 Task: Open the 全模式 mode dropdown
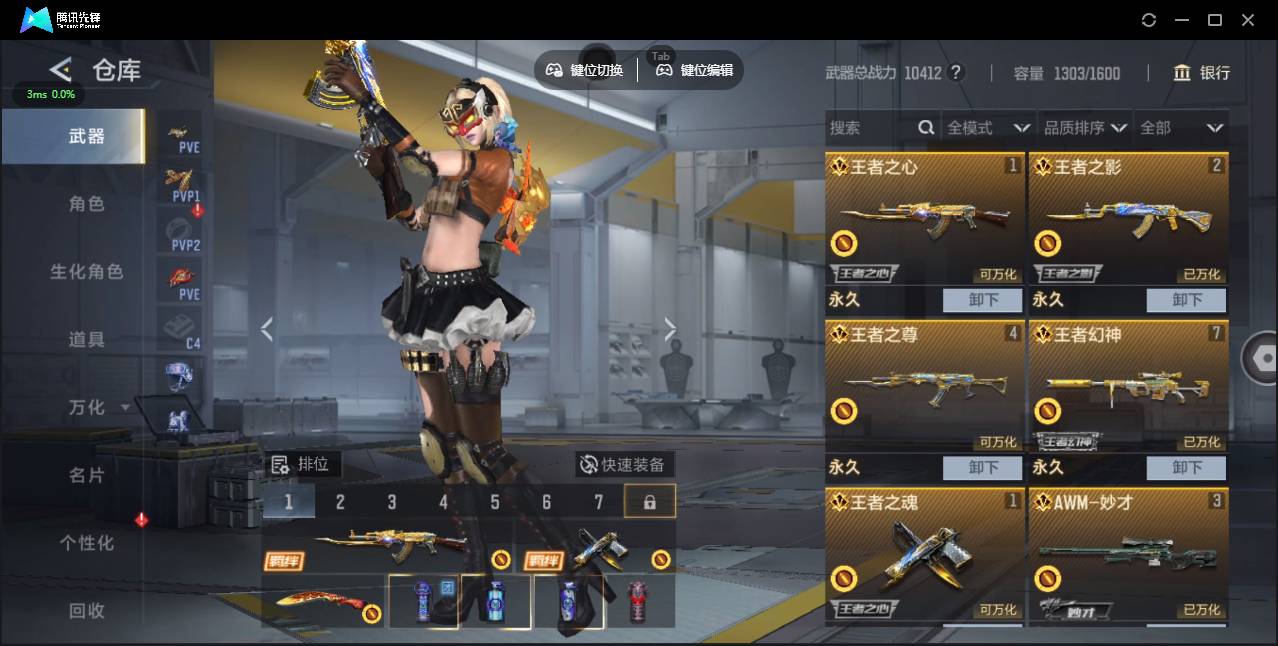coord(987,128)
